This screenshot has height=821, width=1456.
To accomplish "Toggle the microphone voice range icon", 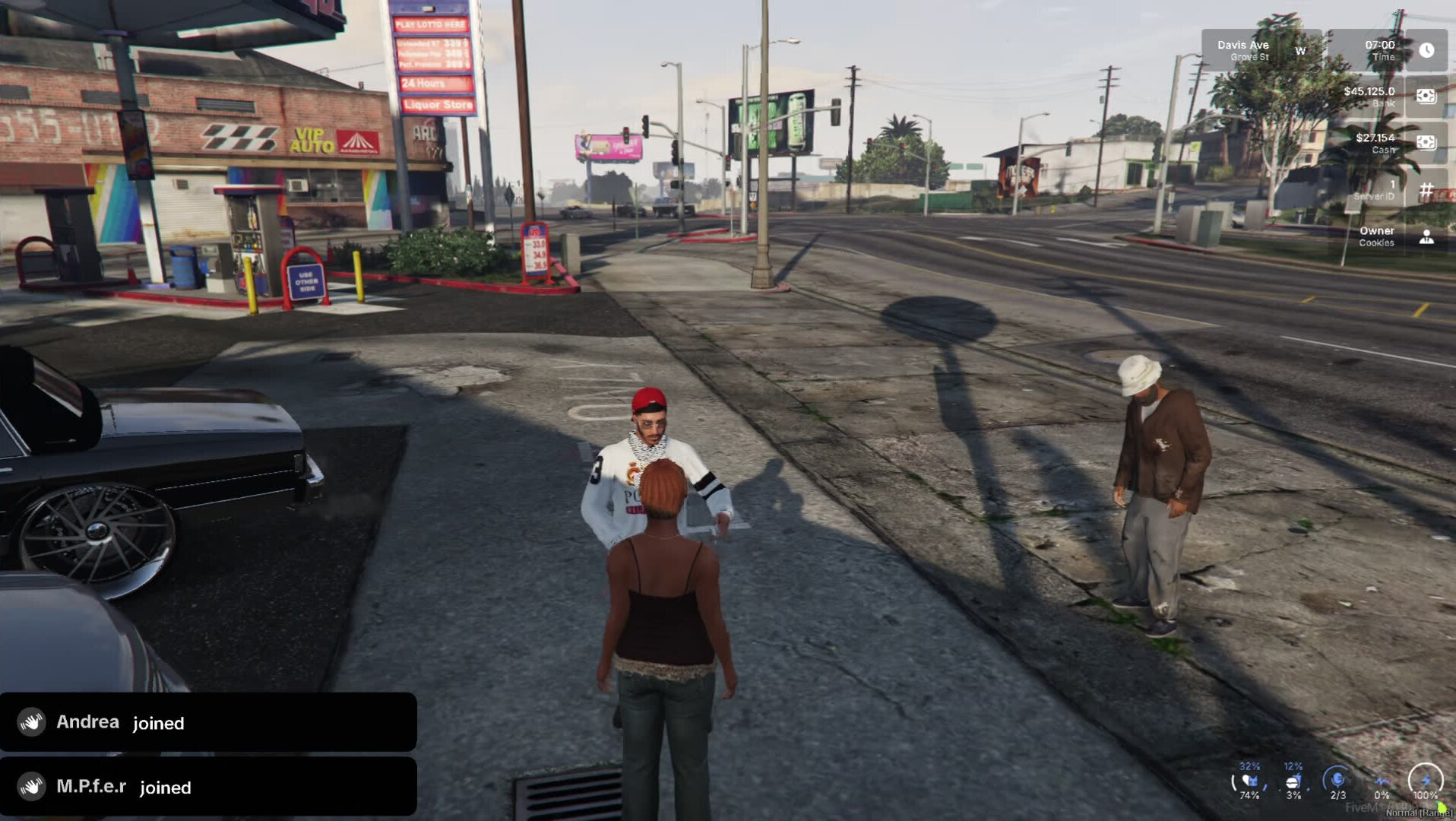I will click(1337, 780).
